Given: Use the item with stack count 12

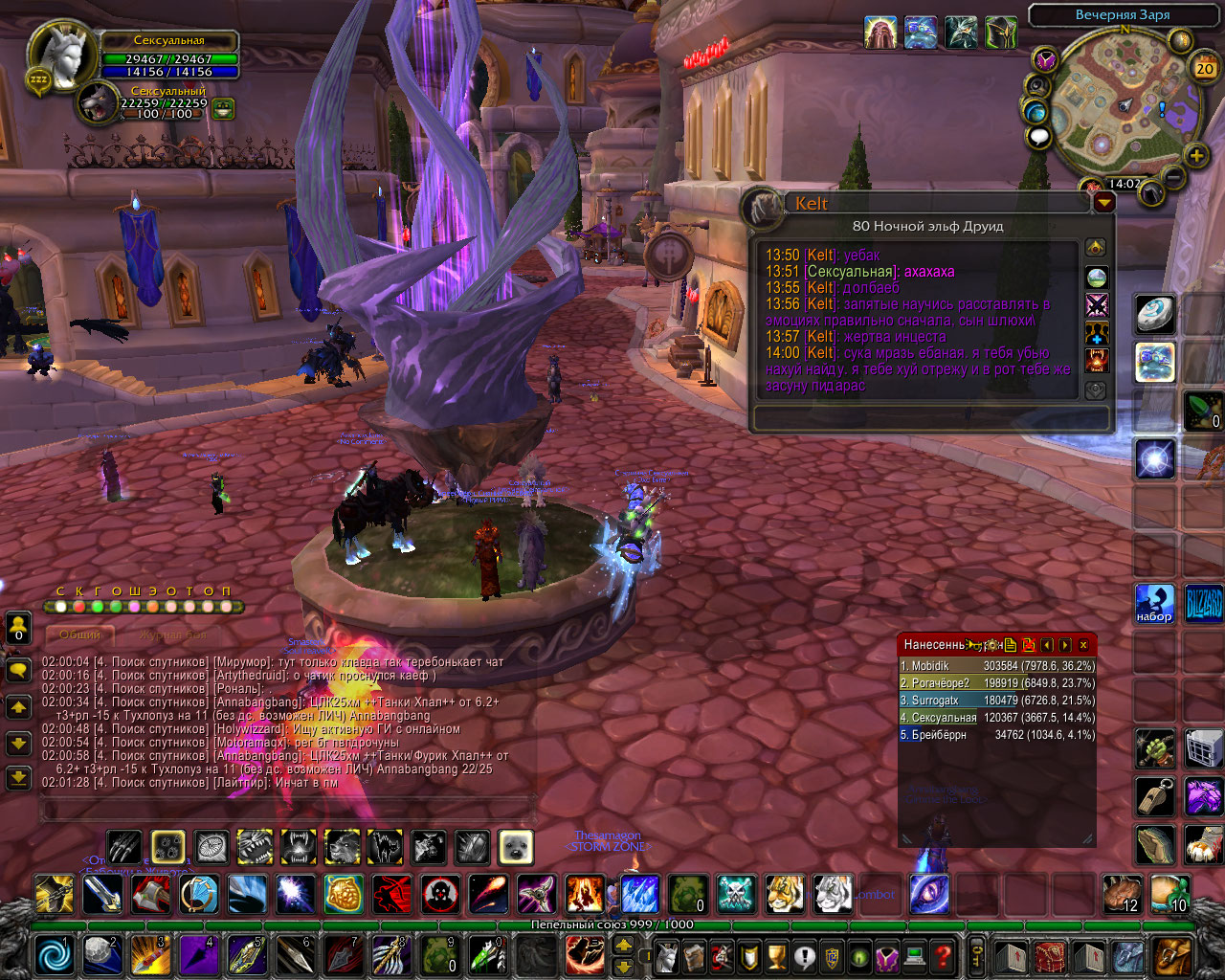Looking at the screenshot, I should click(1122, 894).
